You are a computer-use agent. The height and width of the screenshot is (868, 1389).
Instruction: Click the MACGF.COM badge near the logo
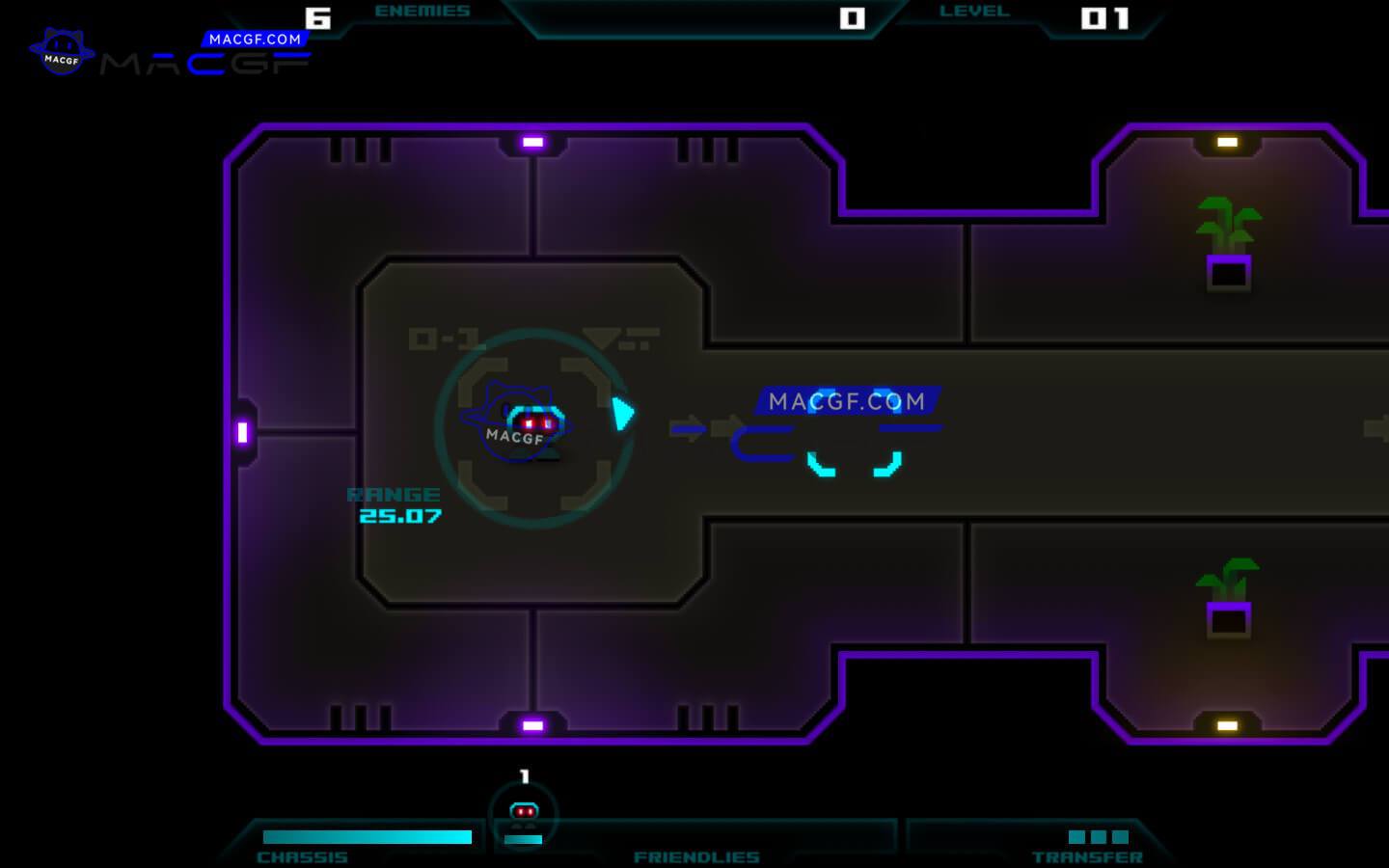[x=255, y=40]
